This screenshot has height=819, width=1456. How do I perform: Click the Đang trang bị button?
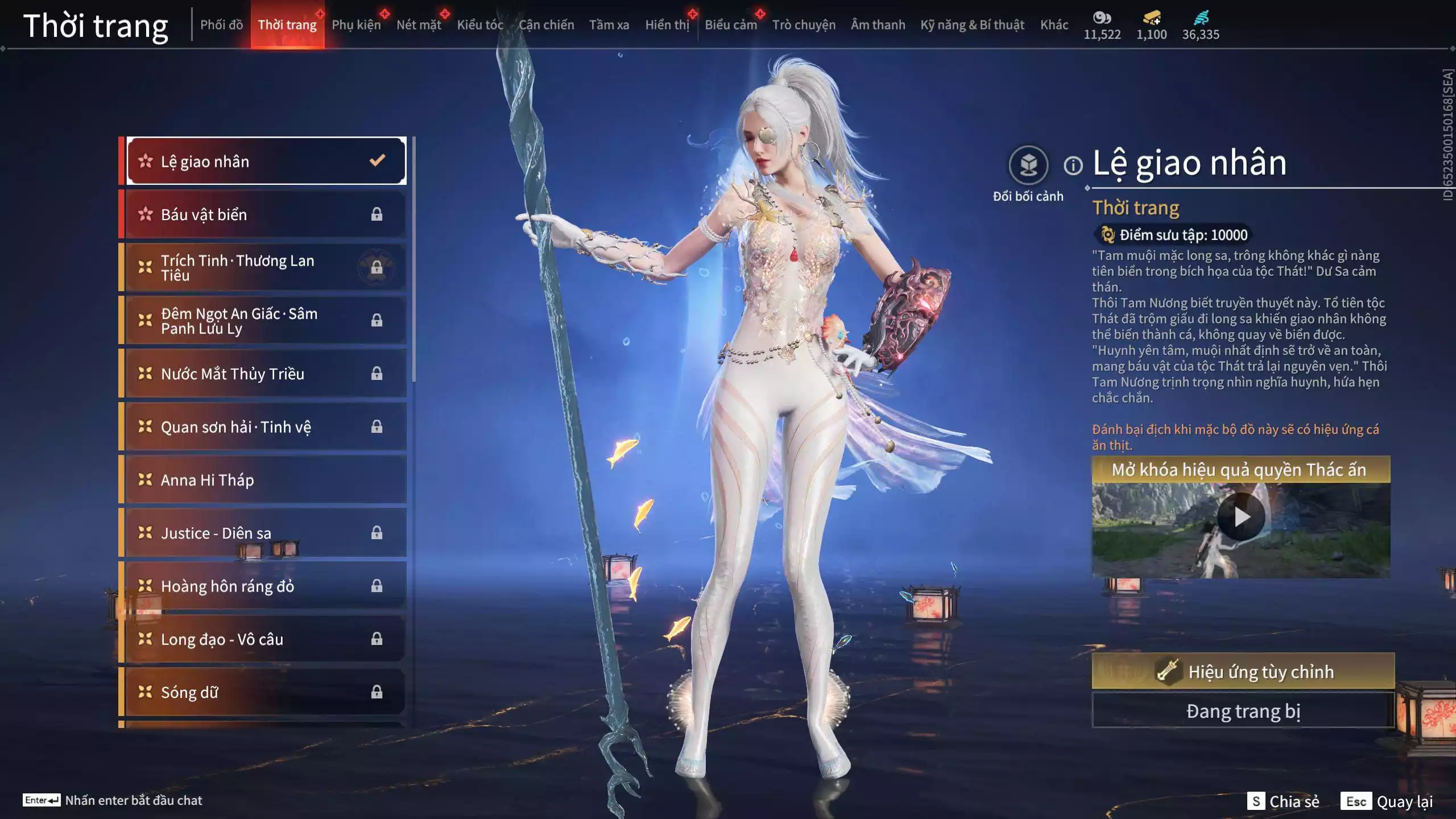pos(1243,711)
